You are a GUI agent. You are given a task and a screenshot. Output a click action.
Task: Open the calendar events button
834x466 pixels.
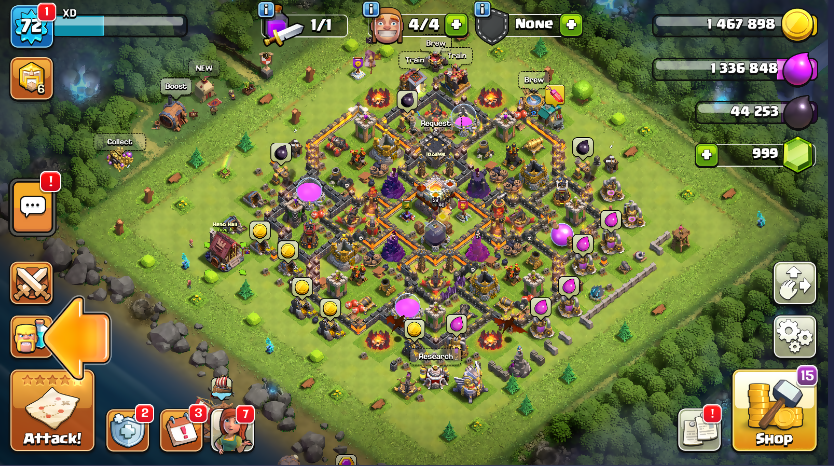(x=181, y=429)
